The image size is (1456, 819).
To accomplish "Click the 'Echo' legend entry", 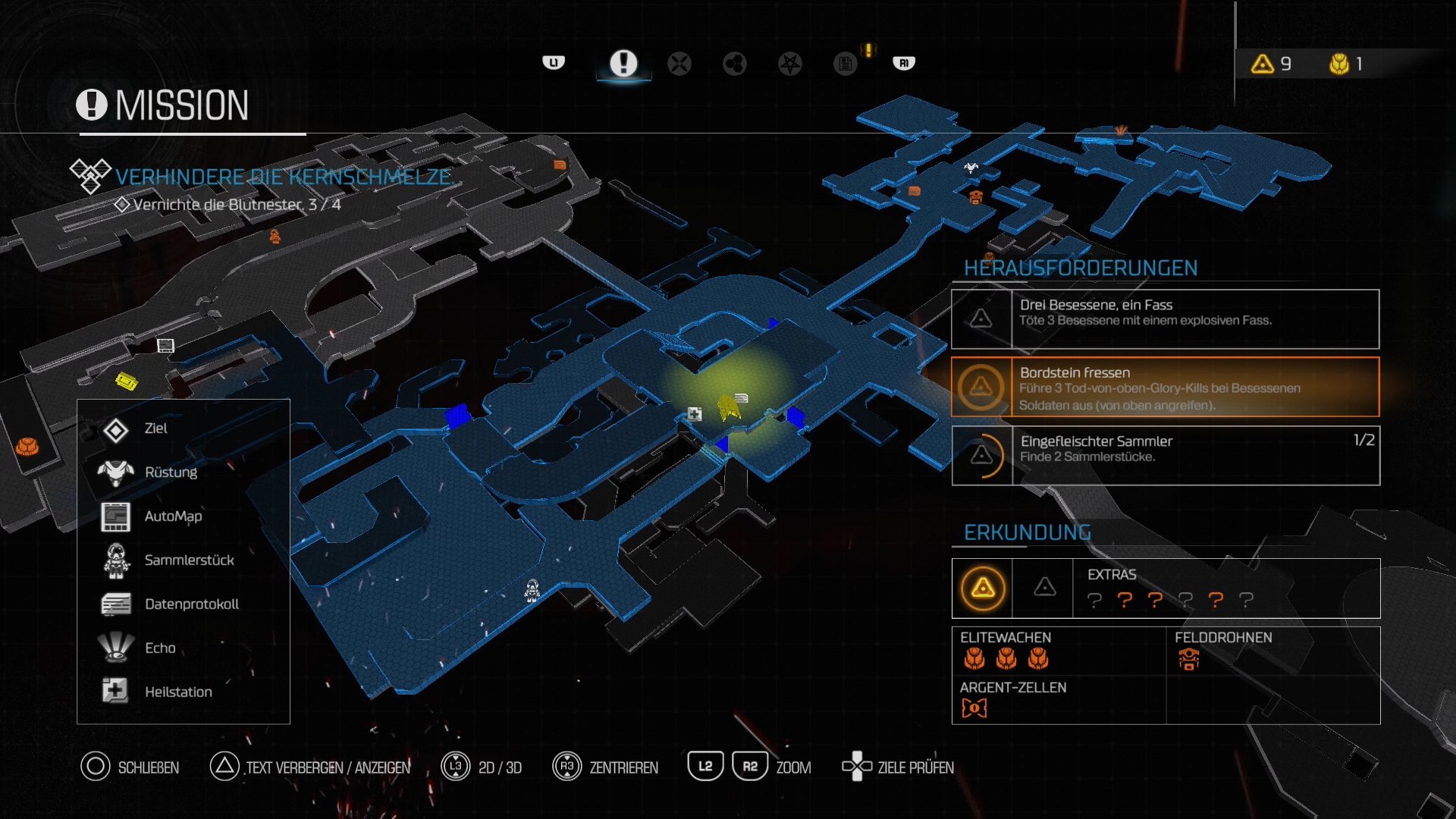I will [160, 648].
